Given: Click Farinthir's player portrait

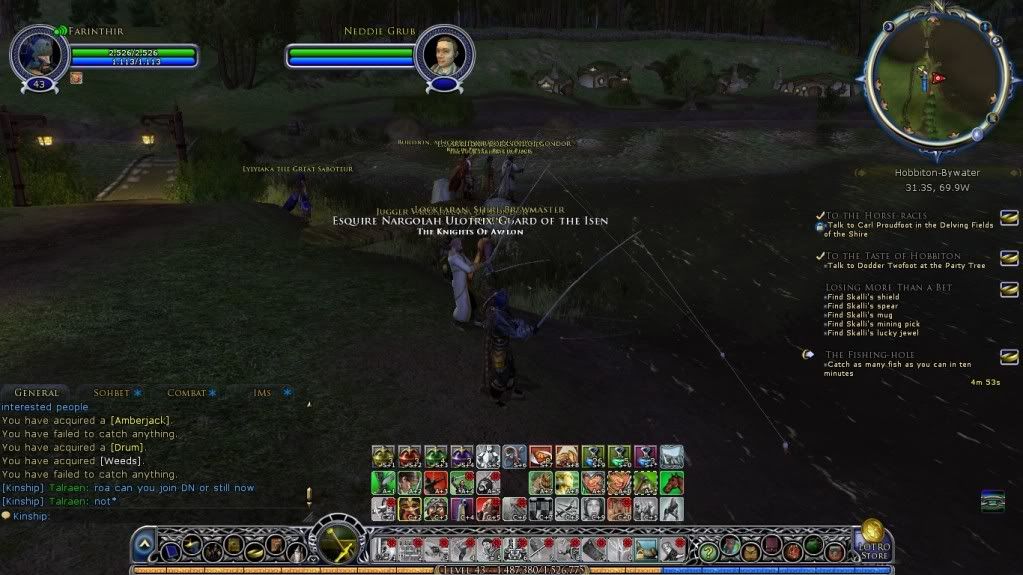Looking at the screenshot, I should point(39,54).
